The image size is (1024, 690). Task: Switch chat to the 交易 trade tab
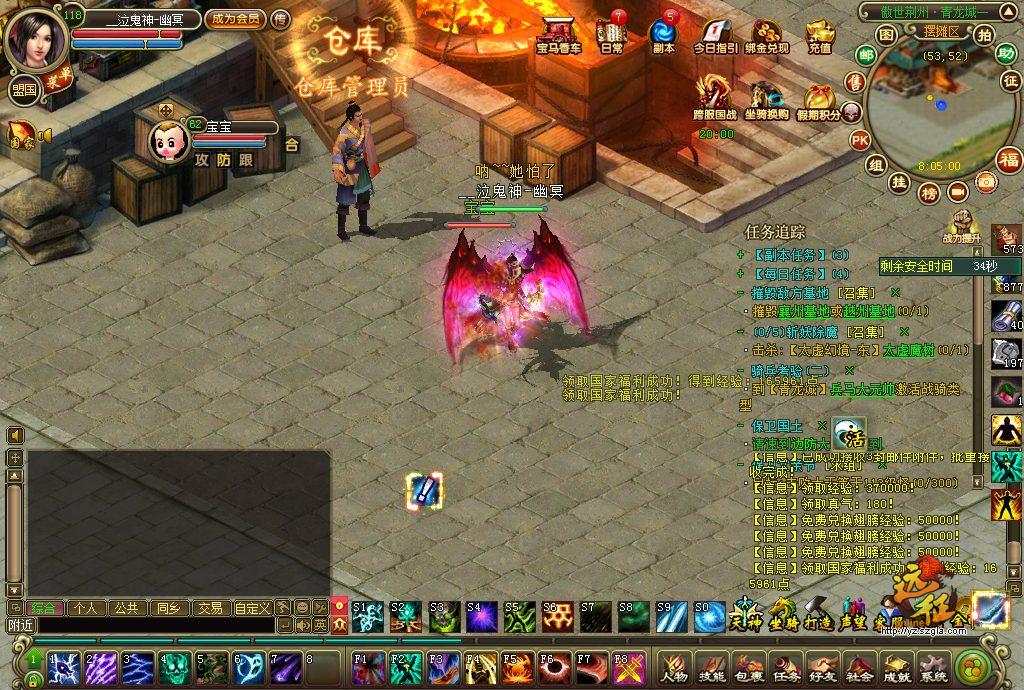(209, 608)
